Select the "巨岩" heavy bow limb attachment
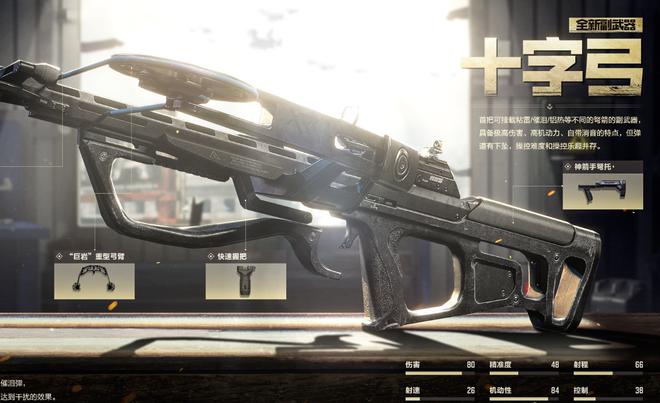This screenshot has width=660, height=403. point(94,281)
